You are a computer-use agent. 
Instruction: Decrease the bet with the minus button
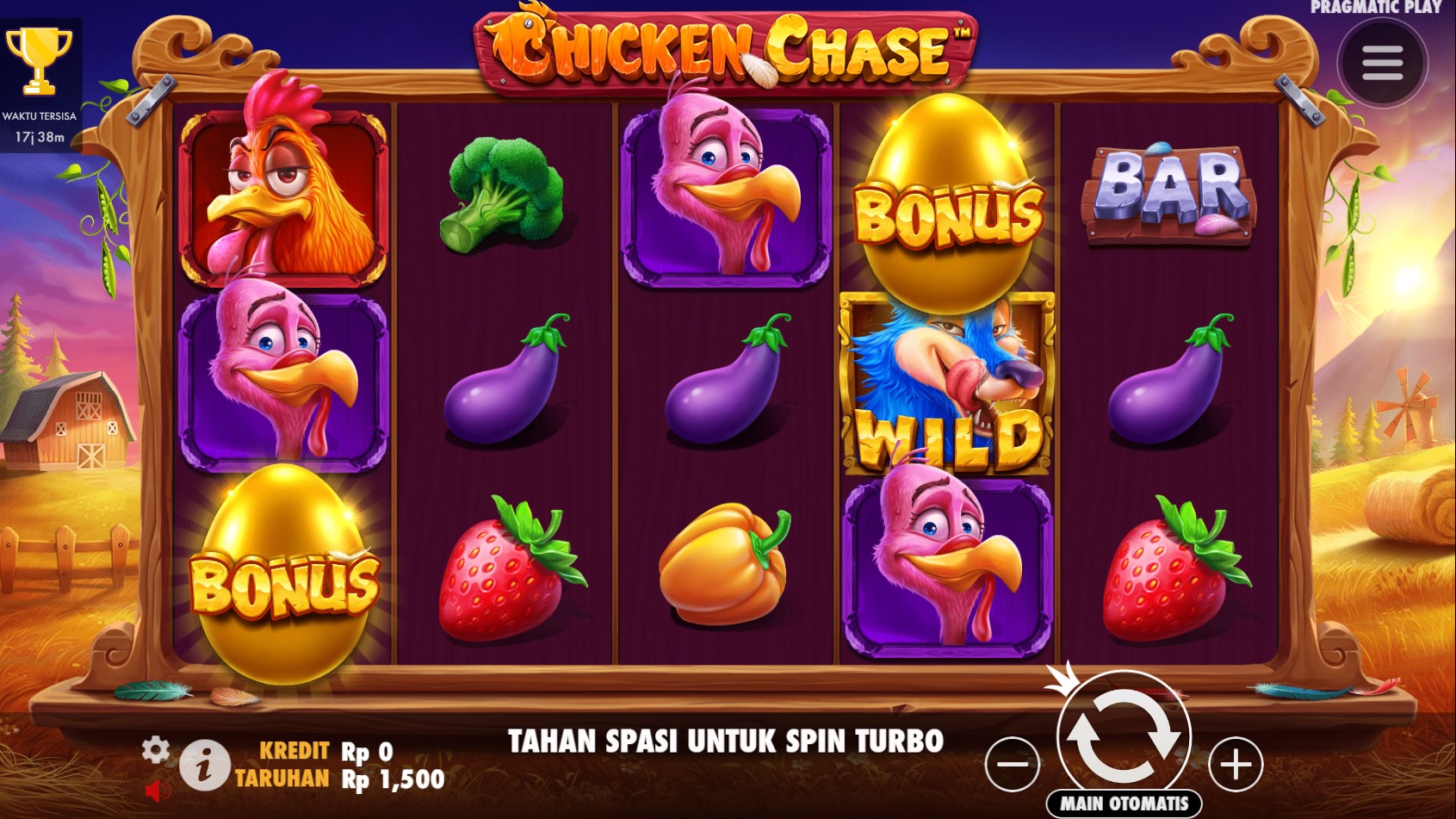click(x=1012, y=764)
